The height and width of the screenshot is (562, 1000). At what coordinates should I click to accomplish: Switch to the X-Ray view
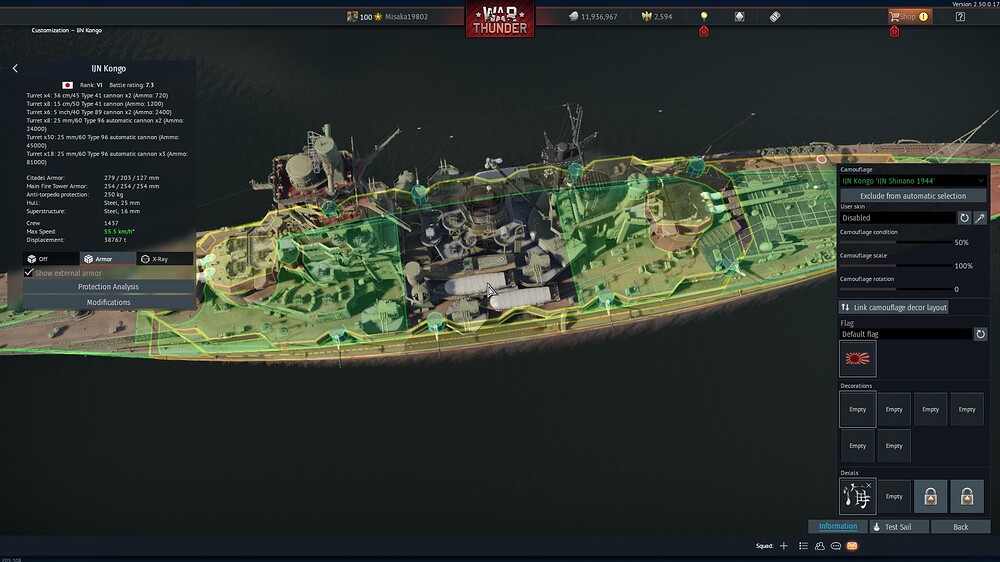(x=165, y=259)
